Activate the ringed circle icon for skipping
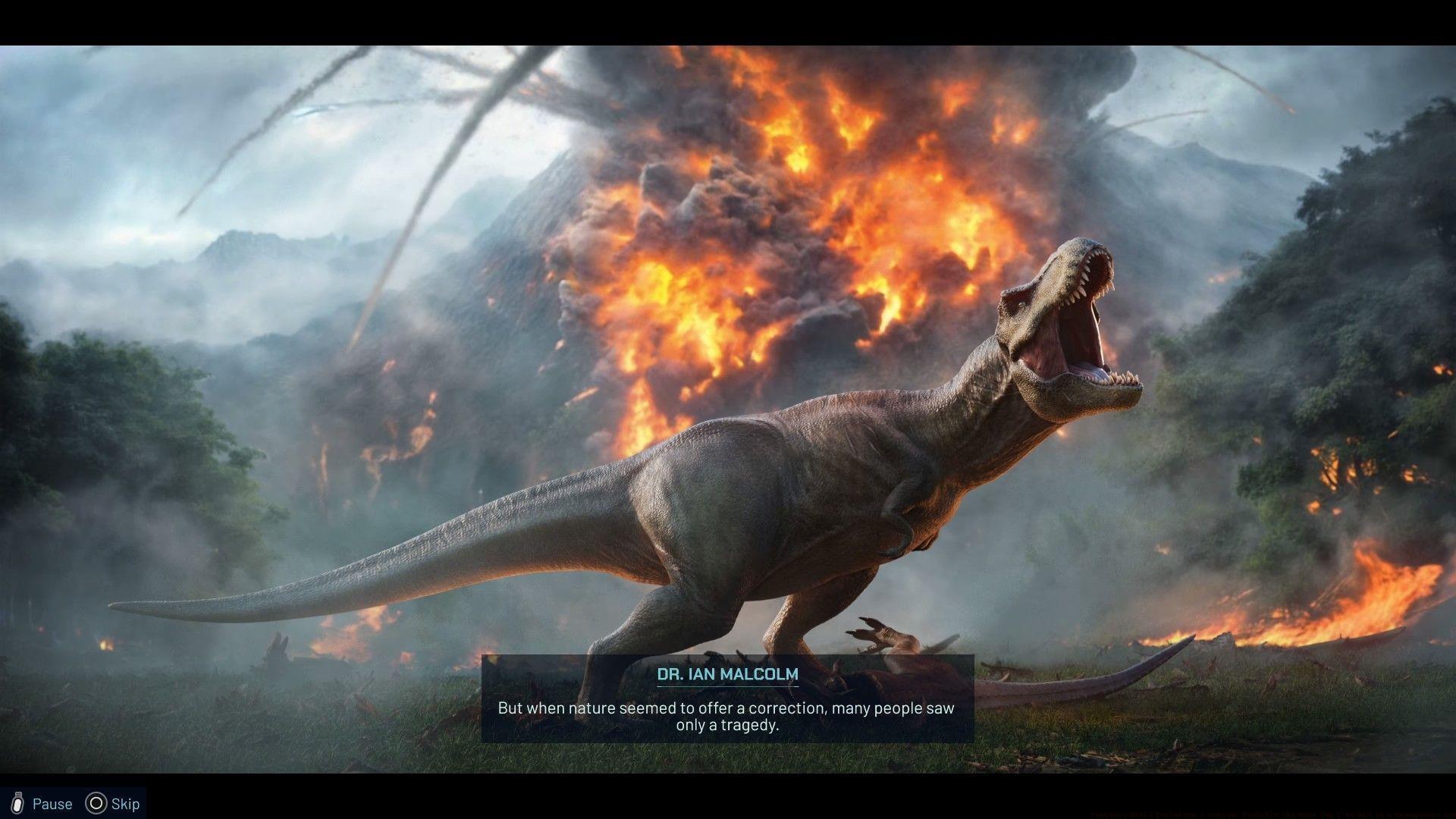The image size is (1456, 819). pyautogui.click(x=98, y=804)
